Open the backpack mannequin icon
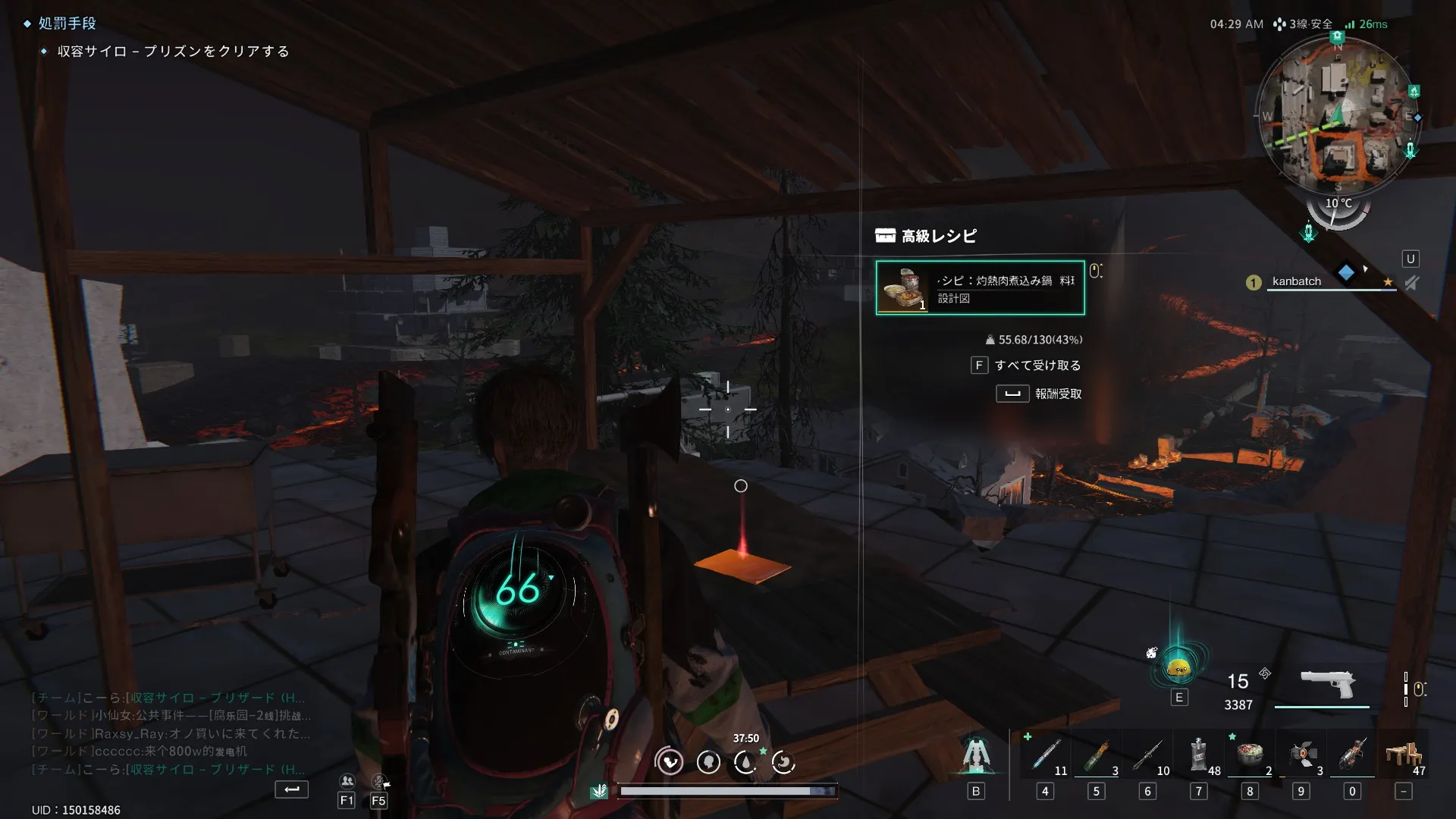Viewport: 1456px width, 819px height. click(x=976, y=755)
